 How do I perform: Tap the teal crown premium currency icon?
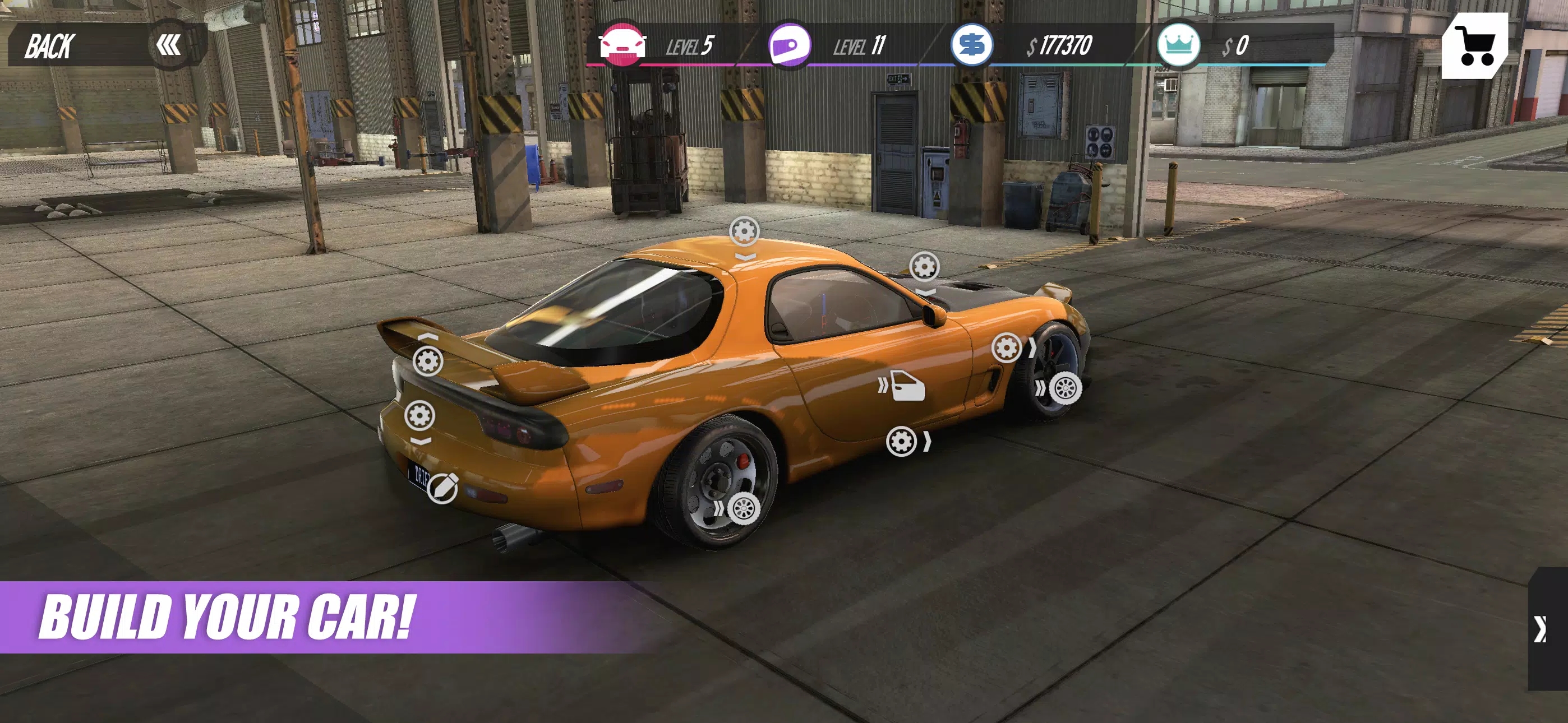pyautogui.click(x=1178, y=45)
